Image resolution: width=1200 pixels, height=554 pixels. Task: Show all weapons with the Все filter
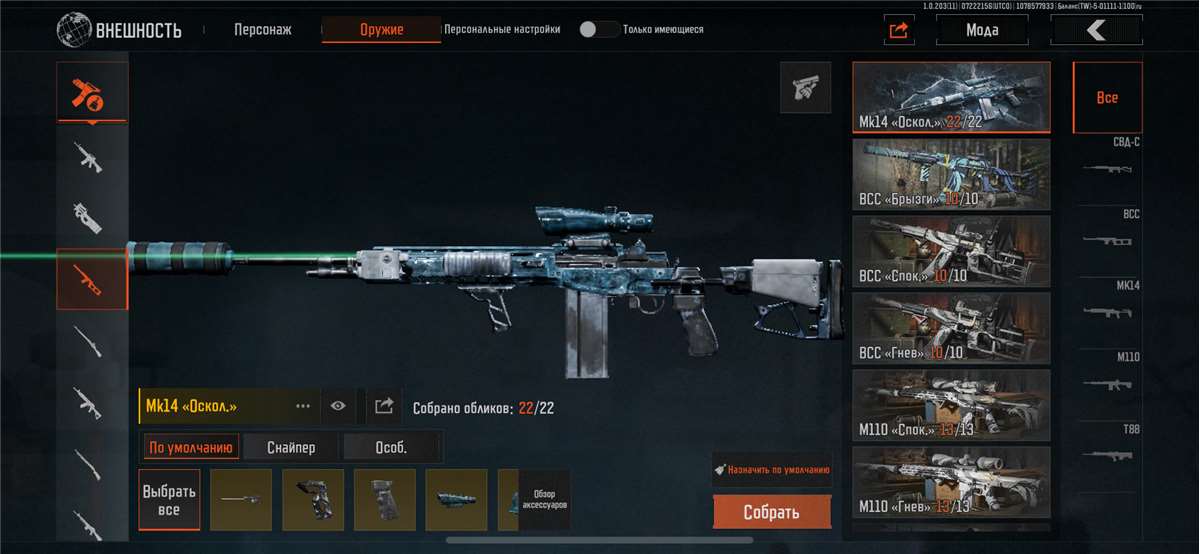1107,98
